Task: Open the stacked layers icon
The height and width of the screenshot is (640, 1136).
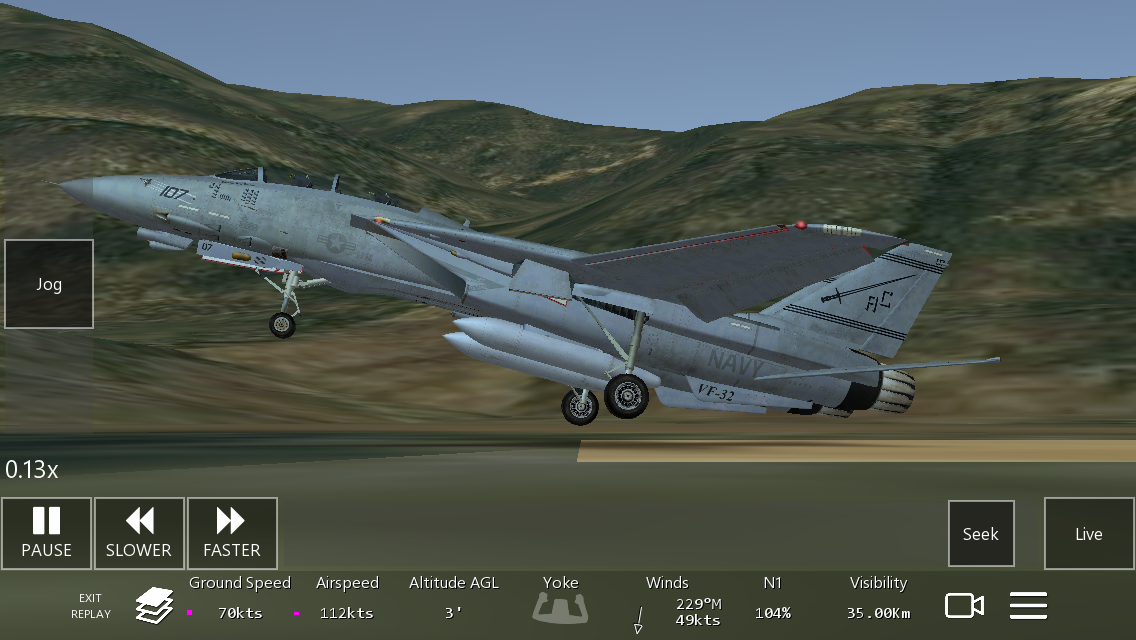Action: (155, 605)
